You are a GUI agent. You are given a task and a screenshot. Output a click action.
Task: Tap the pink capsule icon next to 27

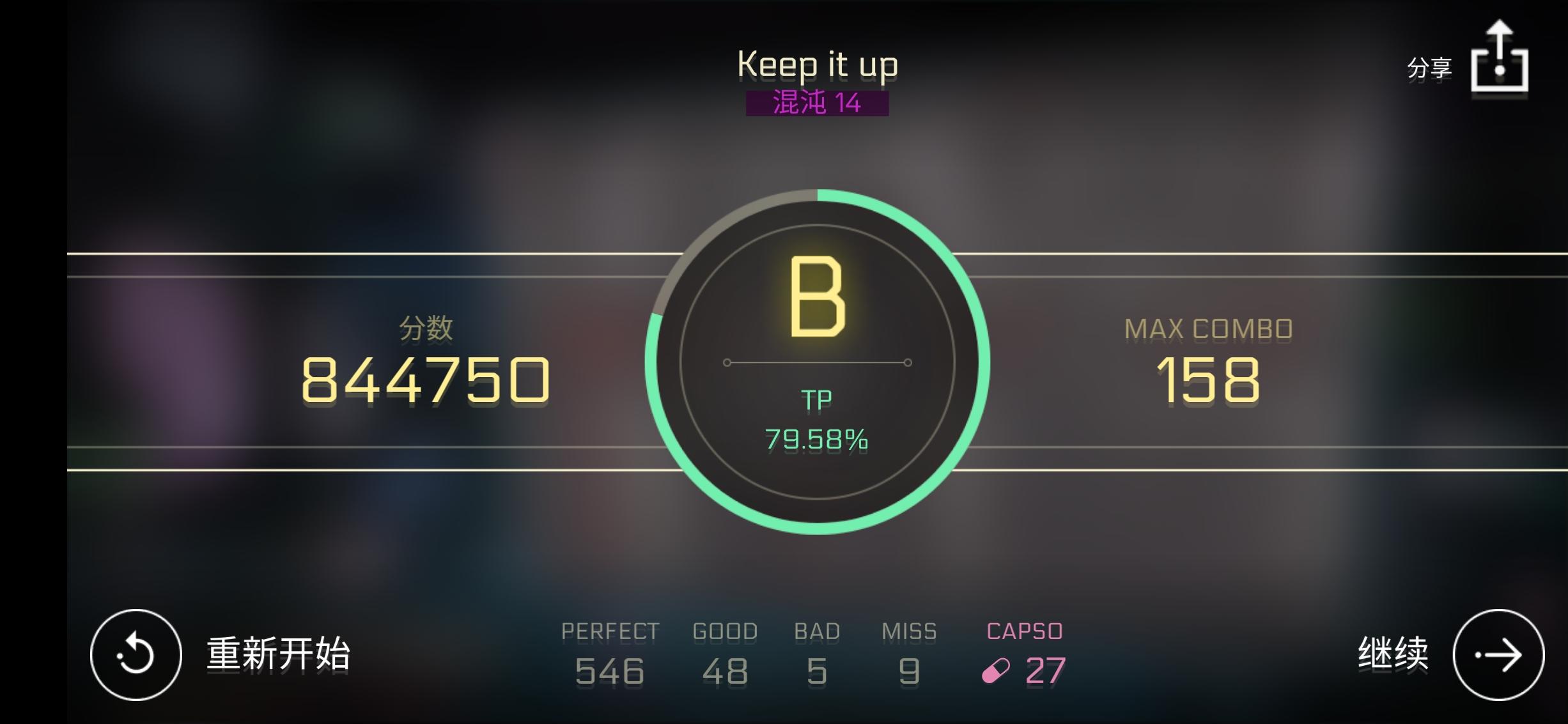pyautogui.click(x=995, y=670)
